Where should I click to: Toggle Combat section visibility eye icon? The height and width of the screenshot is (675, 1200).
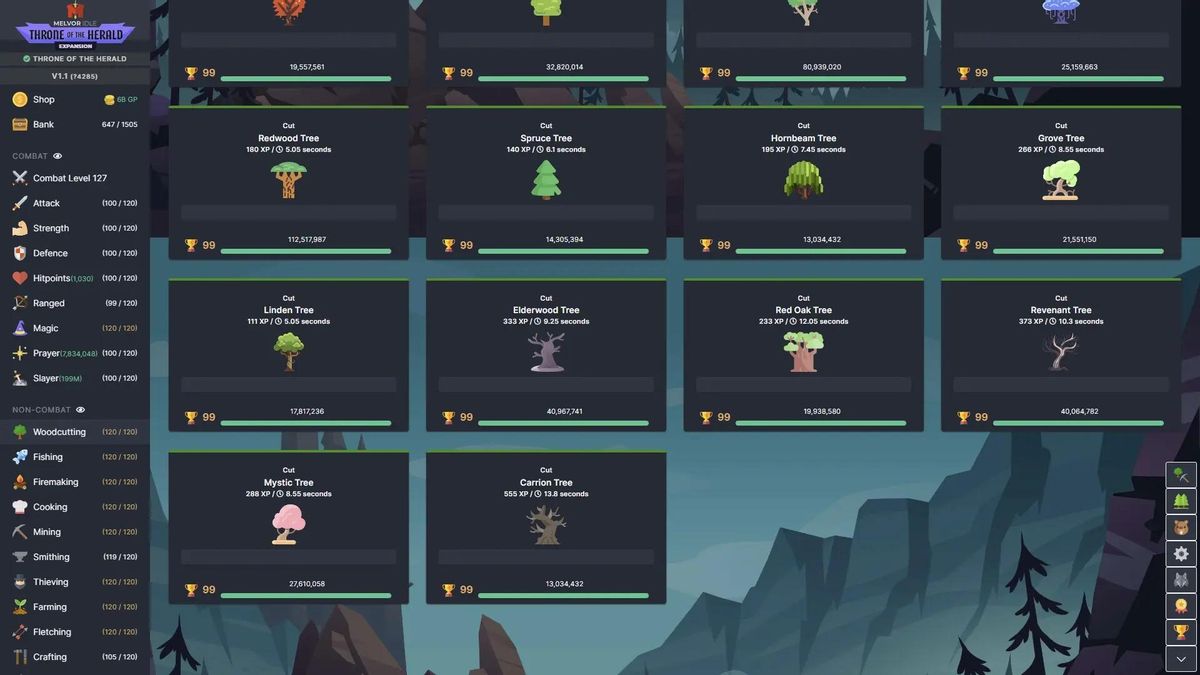pyautogui.click(x=58, y=156)
